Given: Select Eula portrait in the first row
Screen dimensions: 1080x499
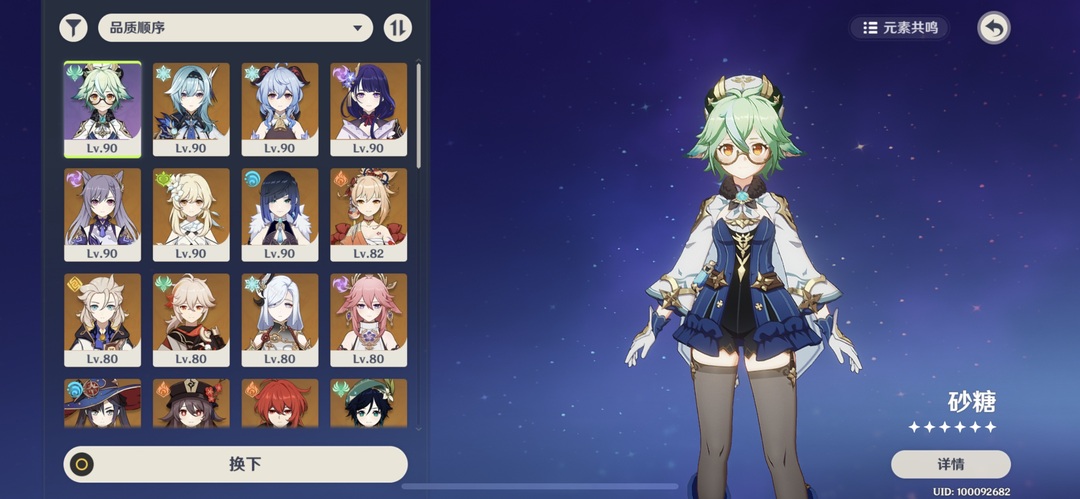Looking at the screenshot, I should (191, 108).
